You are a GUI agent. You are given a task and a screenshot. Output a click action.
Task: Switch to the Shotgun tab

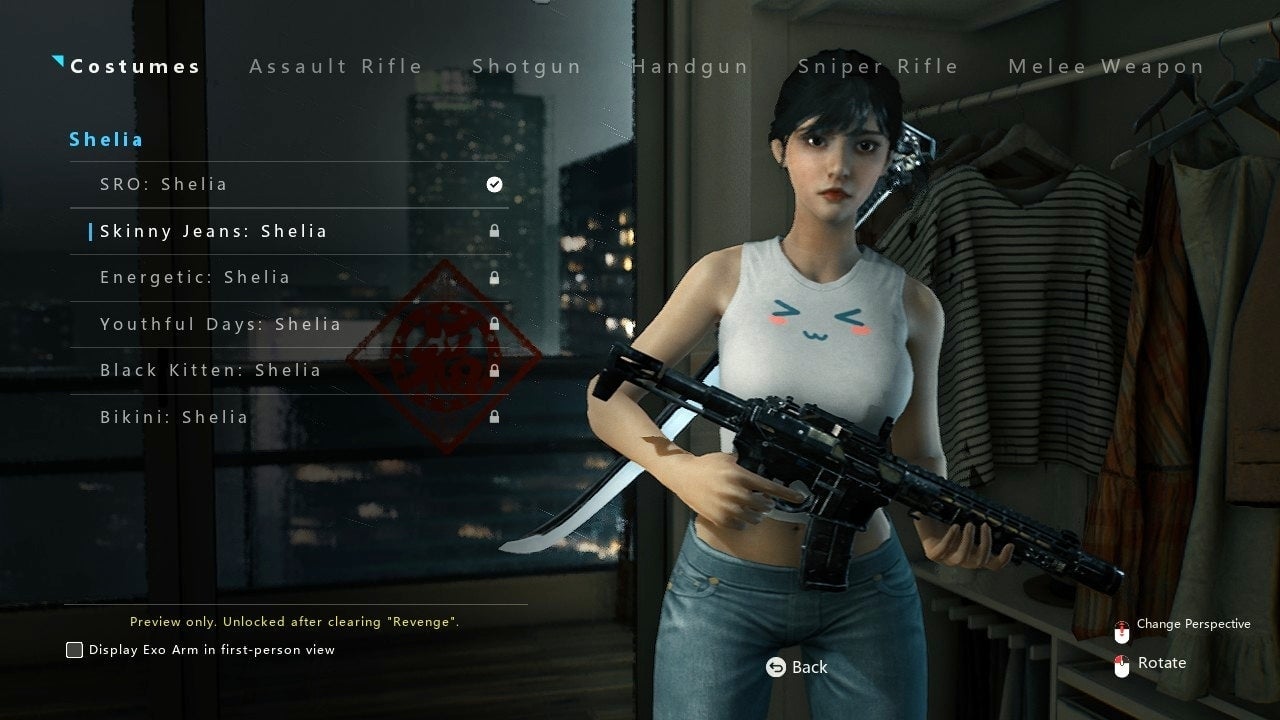click(526, 67)
